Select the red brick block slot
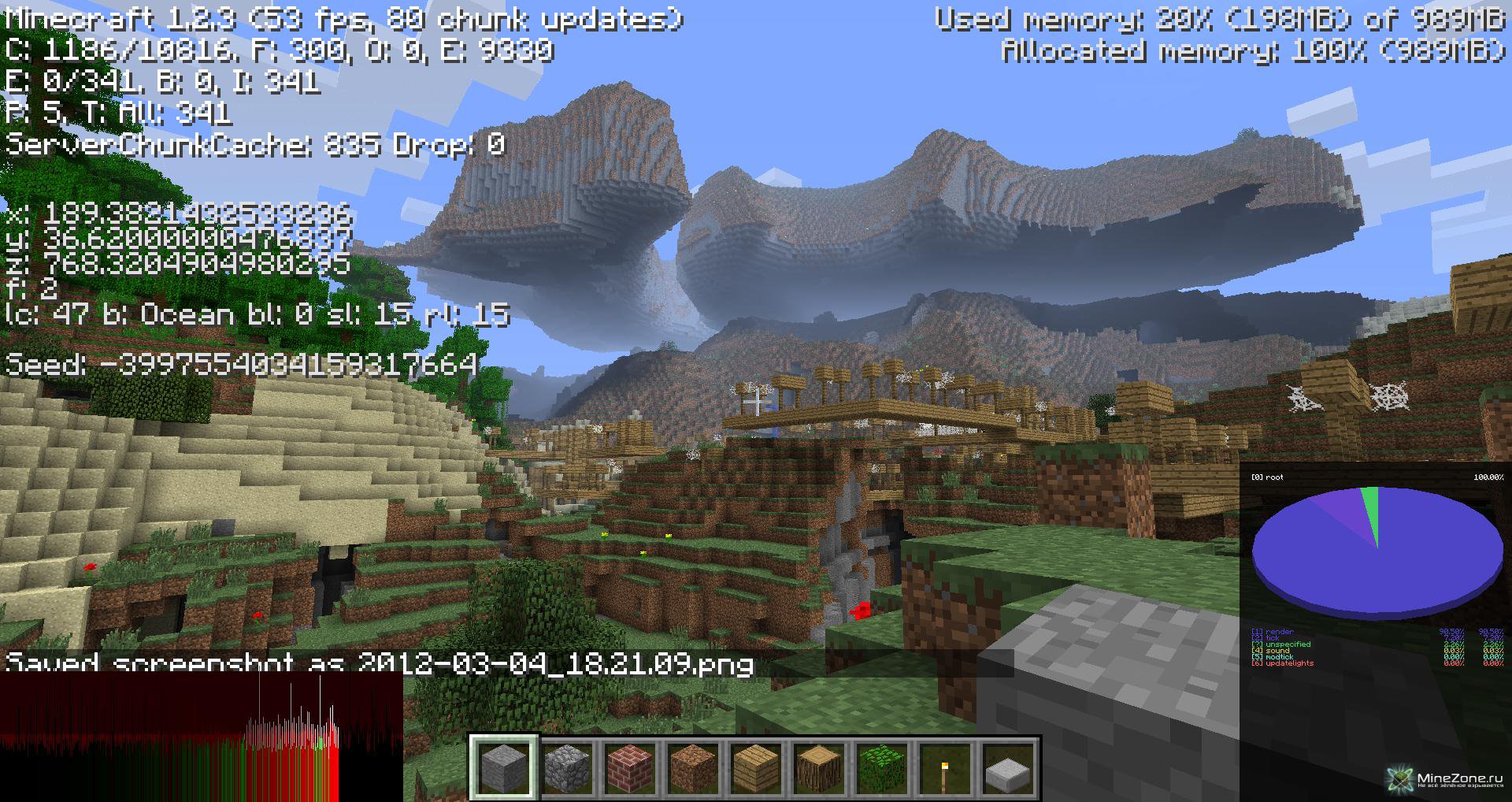The width and height of the screenshot is (1512, 802). pos(630,767)
